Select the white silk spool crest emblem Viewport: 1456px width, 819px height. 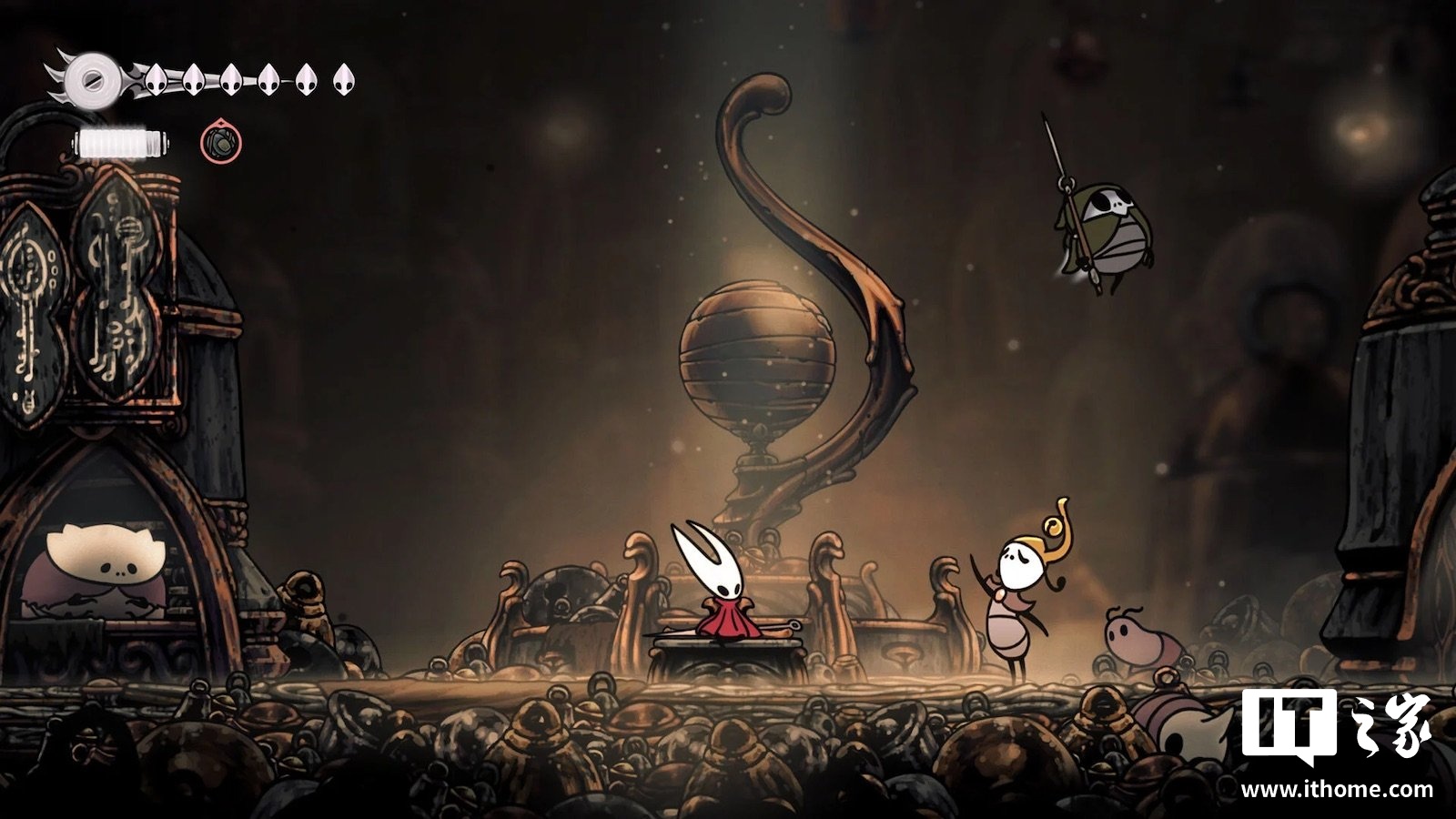[x=91, y=78]
